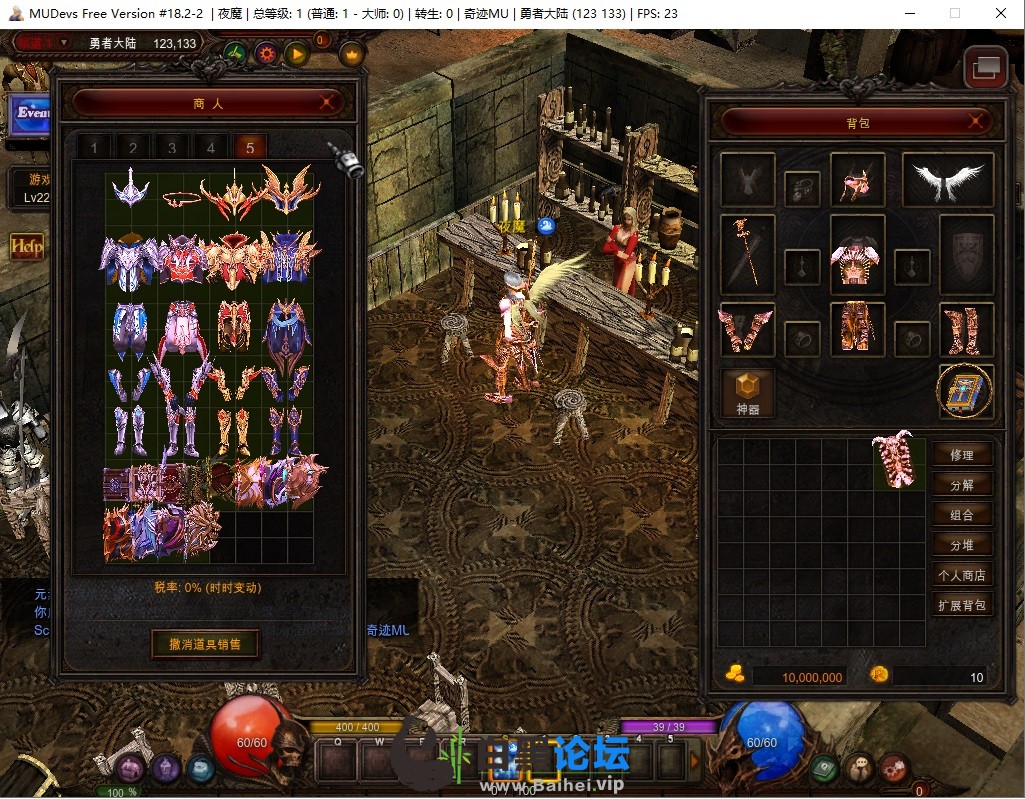This screenshot has width=1025, height=799.
Task: Open the 个人商店 personal shop
Action: (962, 575)
